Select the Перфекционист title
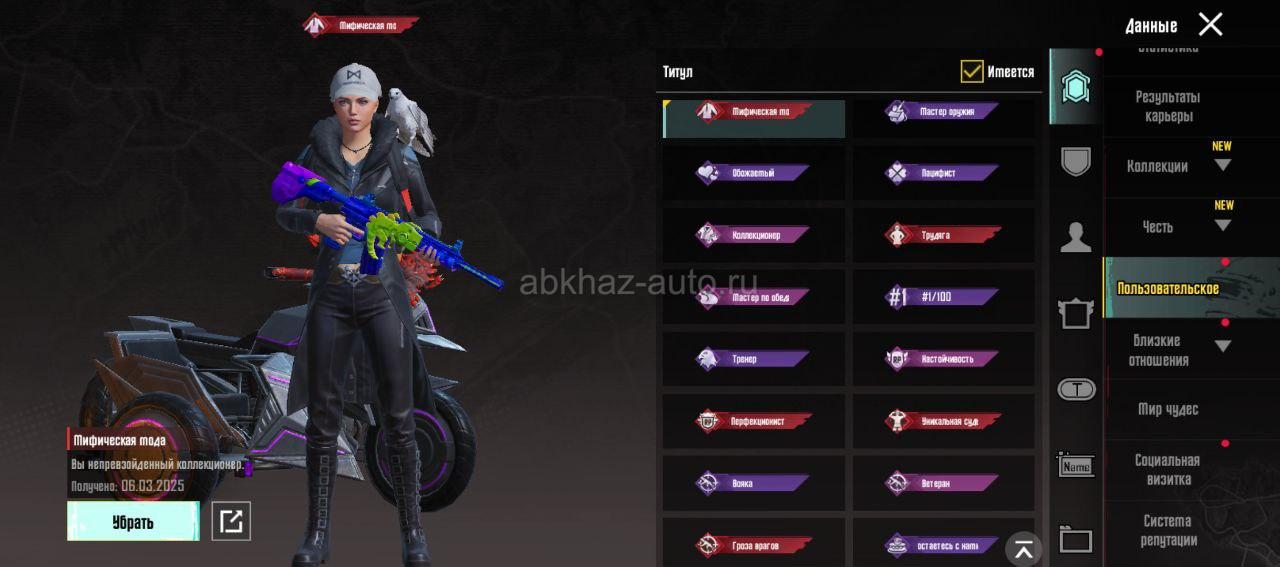This screenshot has width=1280, height=567. coord(753,421)
